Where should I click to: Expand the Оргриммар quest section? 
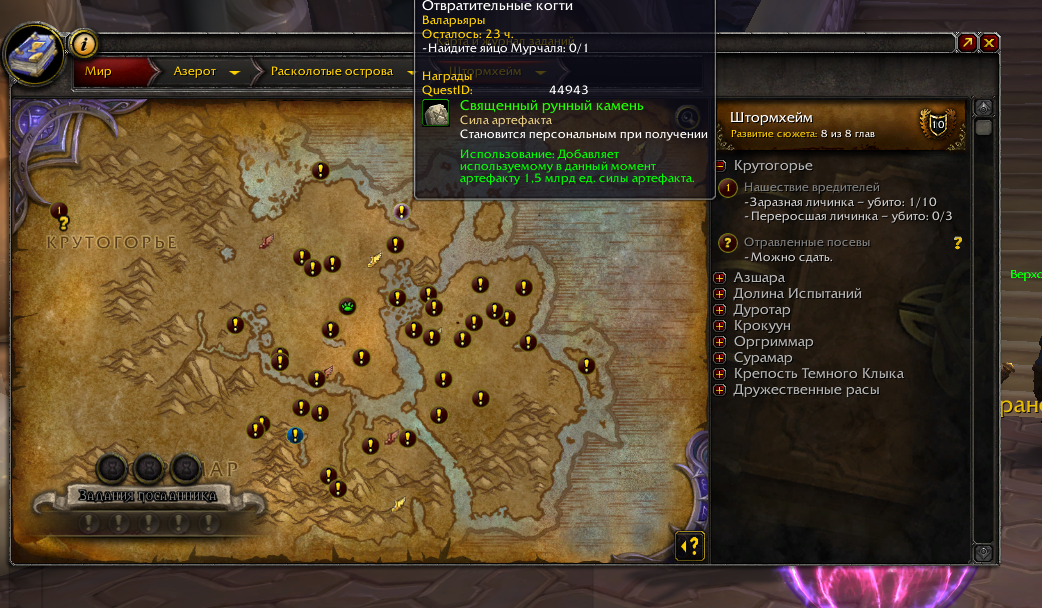[720, 342]
